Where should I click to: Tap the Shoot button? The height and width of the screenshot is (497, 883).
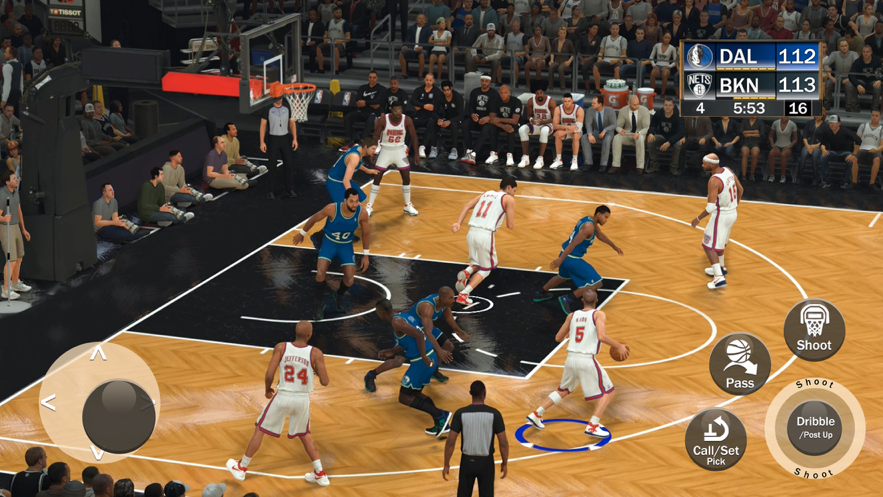813,330
